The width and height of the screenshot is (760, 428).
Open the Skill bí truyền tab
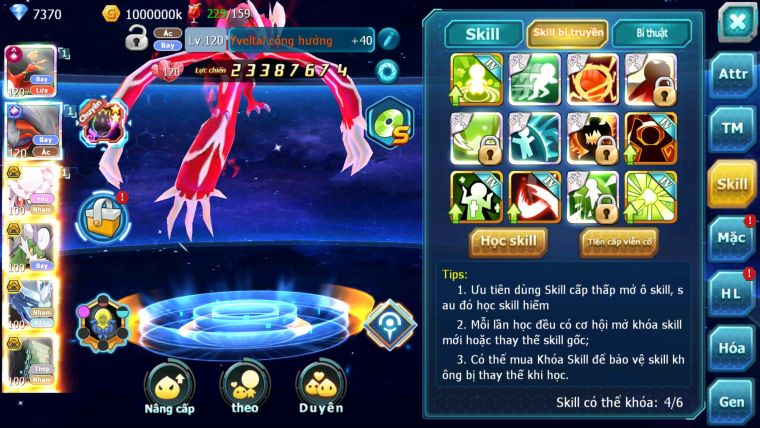click(567, 34)
